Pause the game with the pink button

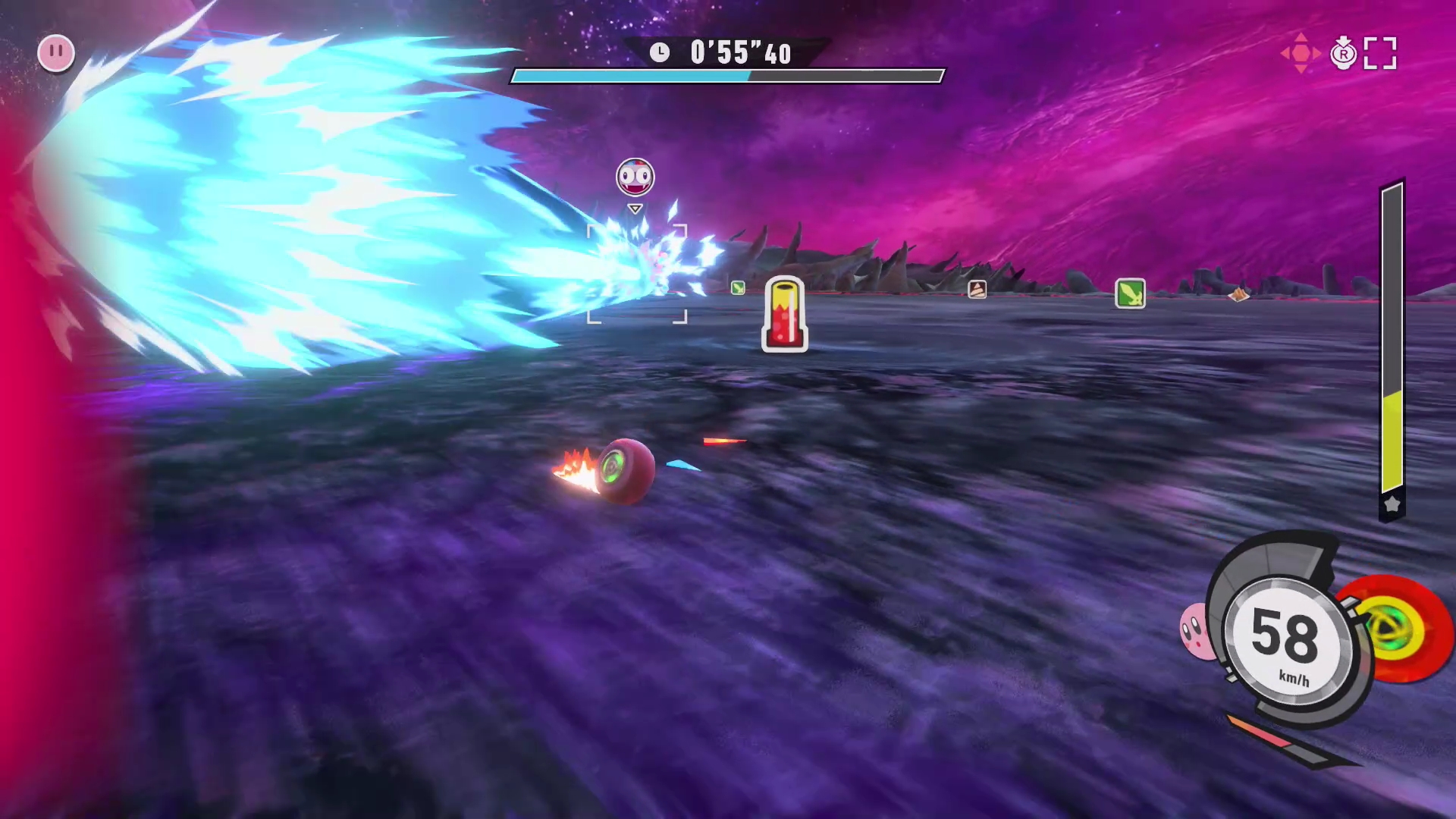pos(56,53)
